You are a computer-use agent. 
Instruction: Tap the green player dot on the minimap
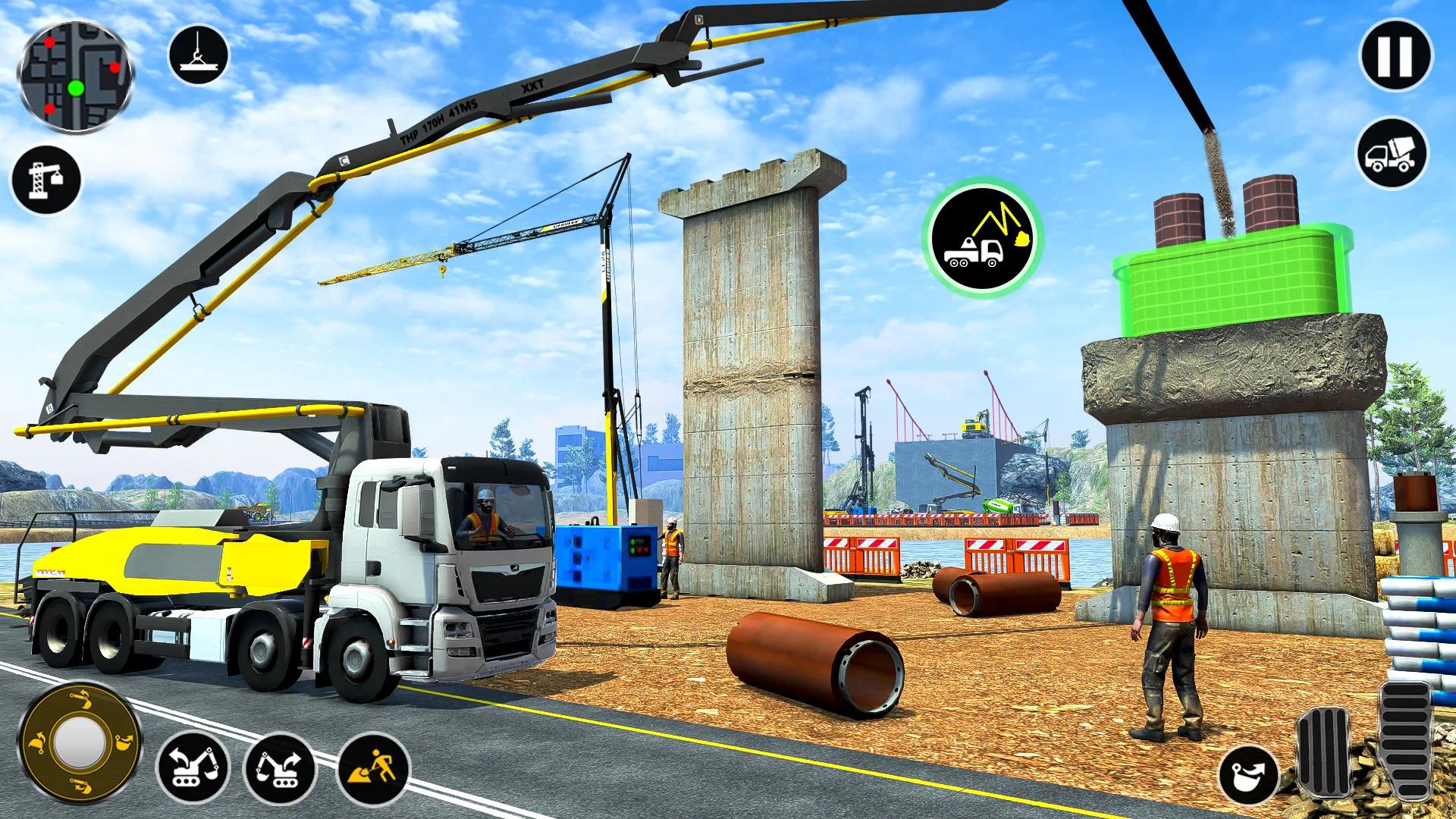pos(75,87)
